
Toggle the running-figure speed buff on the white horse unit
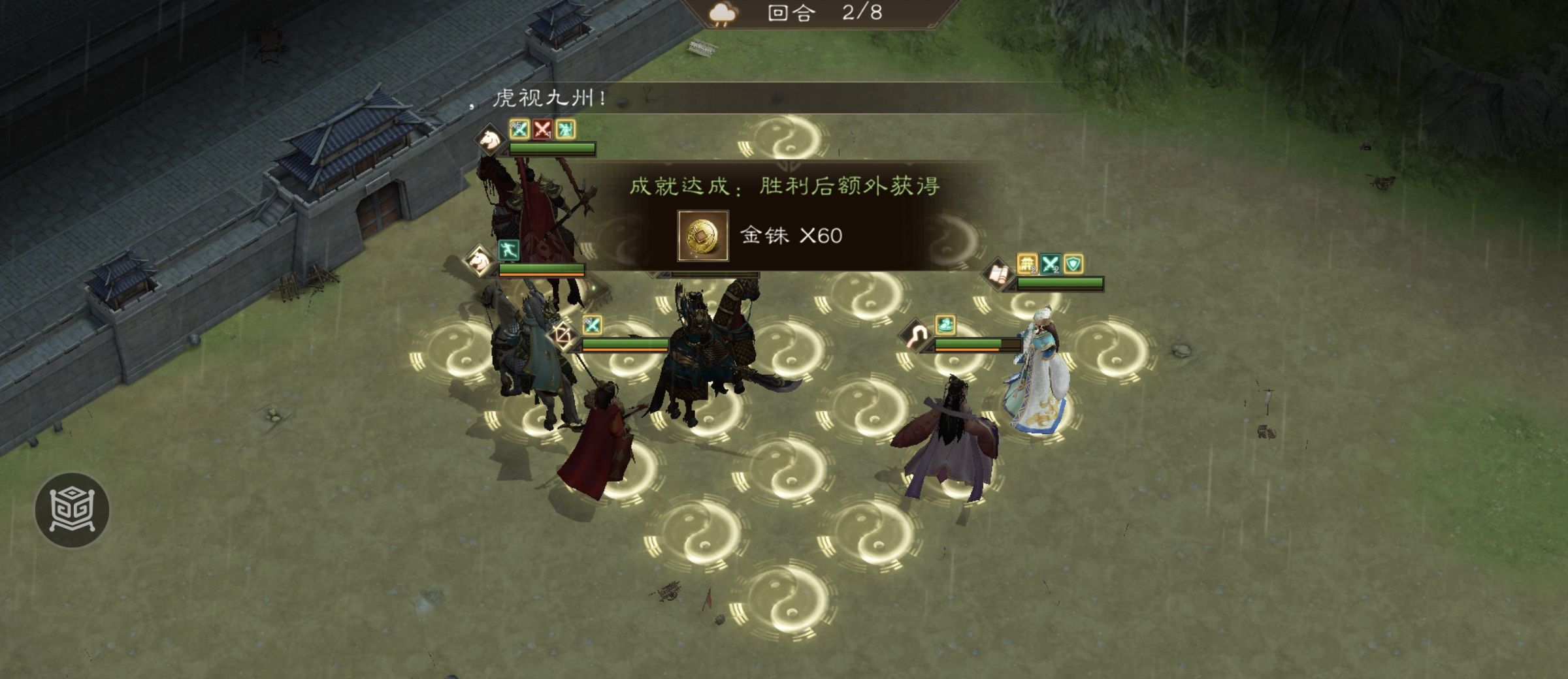[509, 249]
